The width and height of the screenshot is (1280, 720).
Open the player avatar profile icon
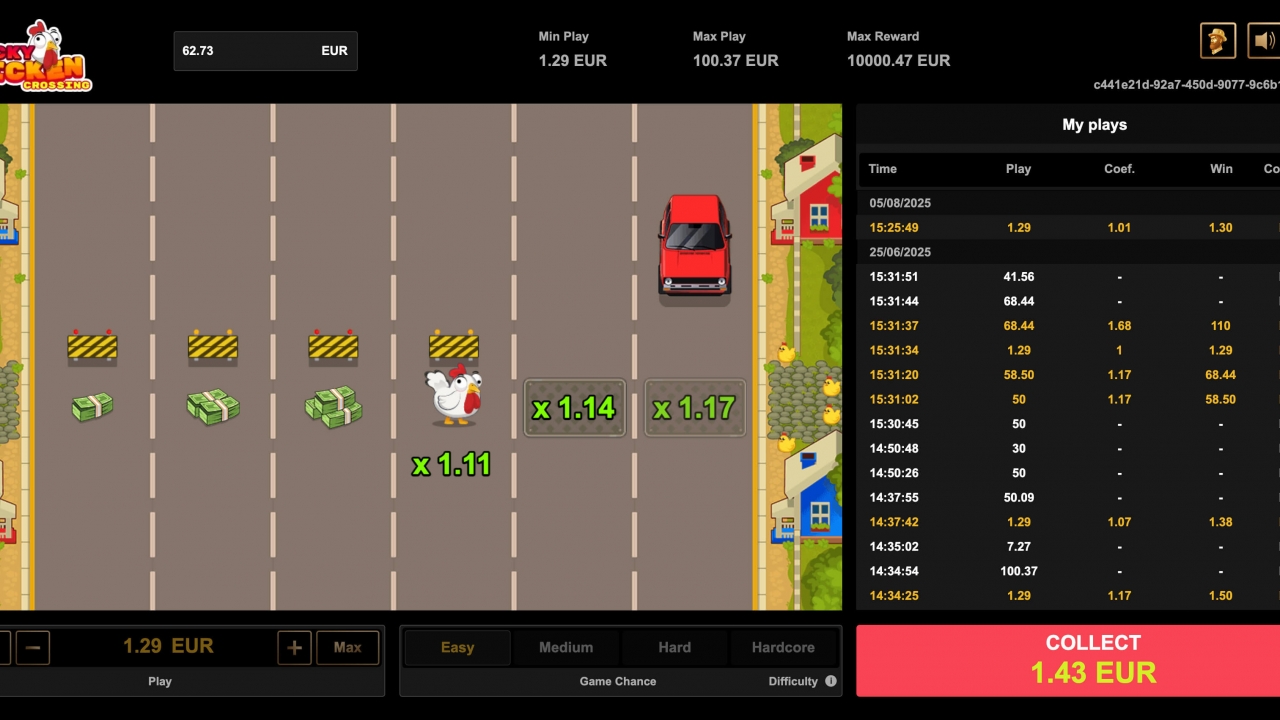tap(1218, 40)
